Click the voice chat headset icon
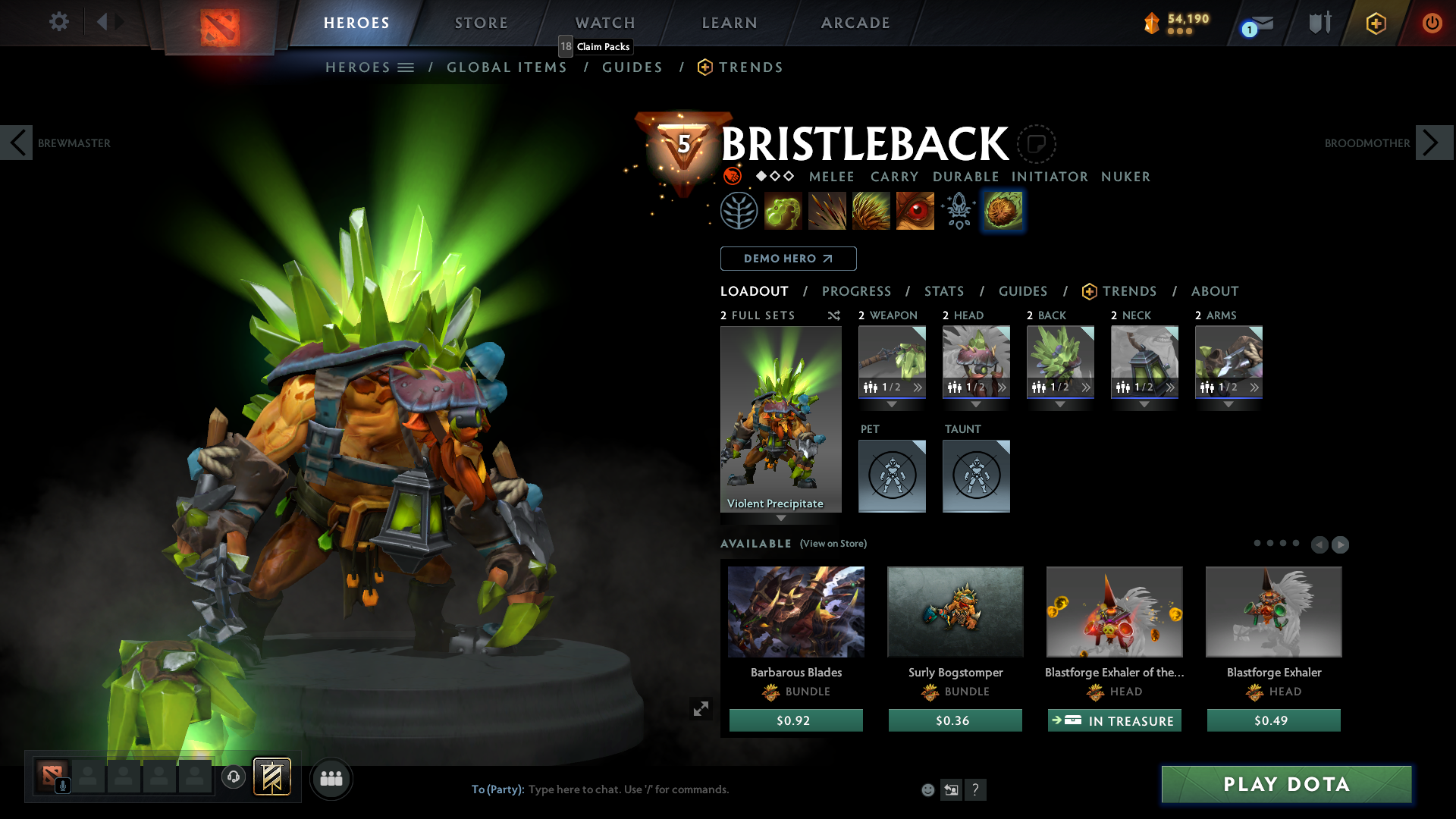The image size is (1456, 819). click(233, 777)
